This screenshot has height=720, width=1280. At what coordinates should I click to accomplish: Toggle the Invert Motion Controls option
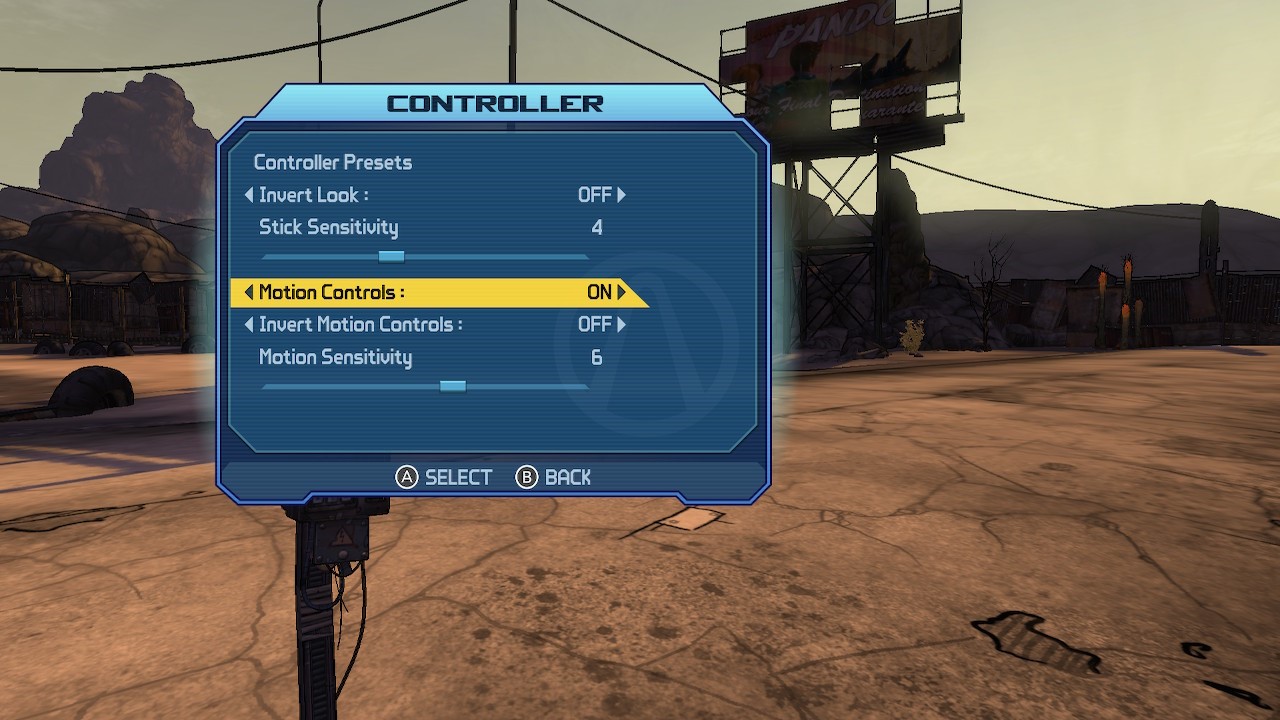[360, 324]
